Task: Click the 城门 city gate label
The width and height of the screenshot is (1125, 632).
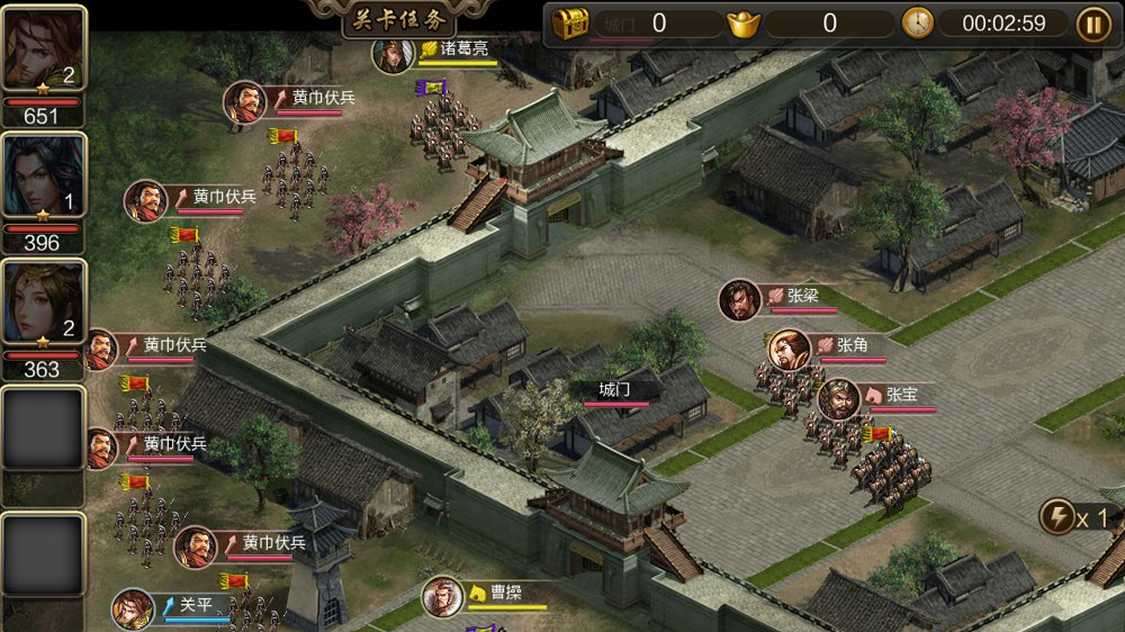Action: [x=615, y=391]
